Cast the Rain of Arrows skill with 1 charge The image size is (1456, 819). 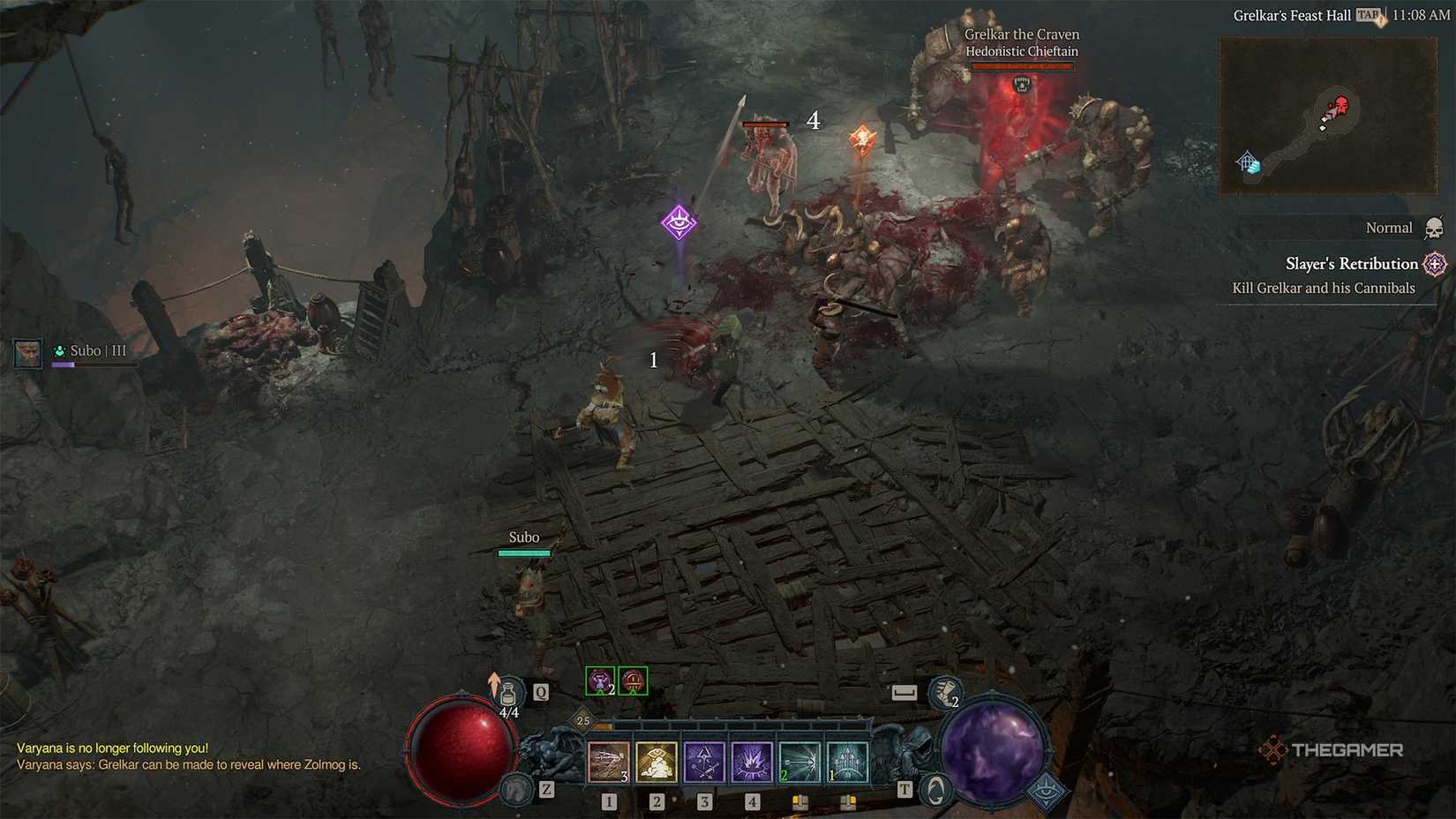point(847,762)
